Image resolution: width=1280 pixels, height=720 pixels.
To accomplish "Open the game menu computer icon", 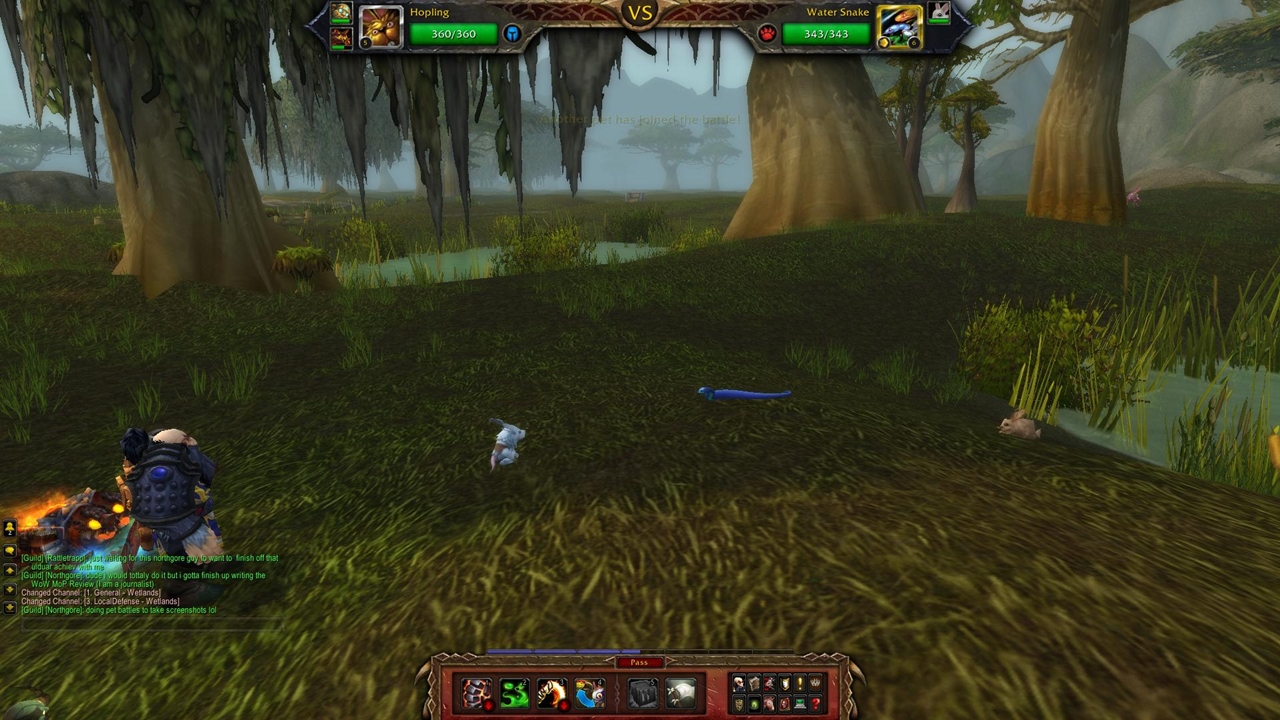I will [x=801, y=704].
